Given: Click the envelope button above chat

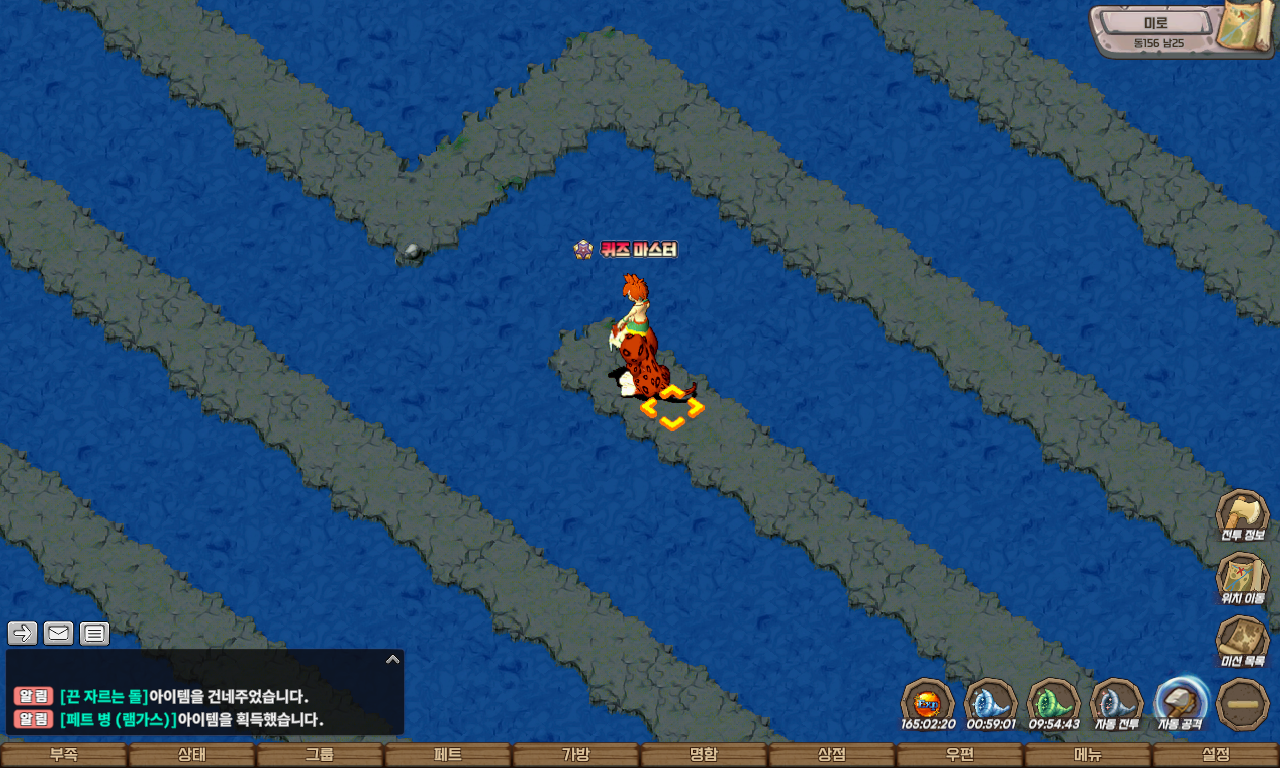Looking at the screenshot, I should (x=58, y=633).
